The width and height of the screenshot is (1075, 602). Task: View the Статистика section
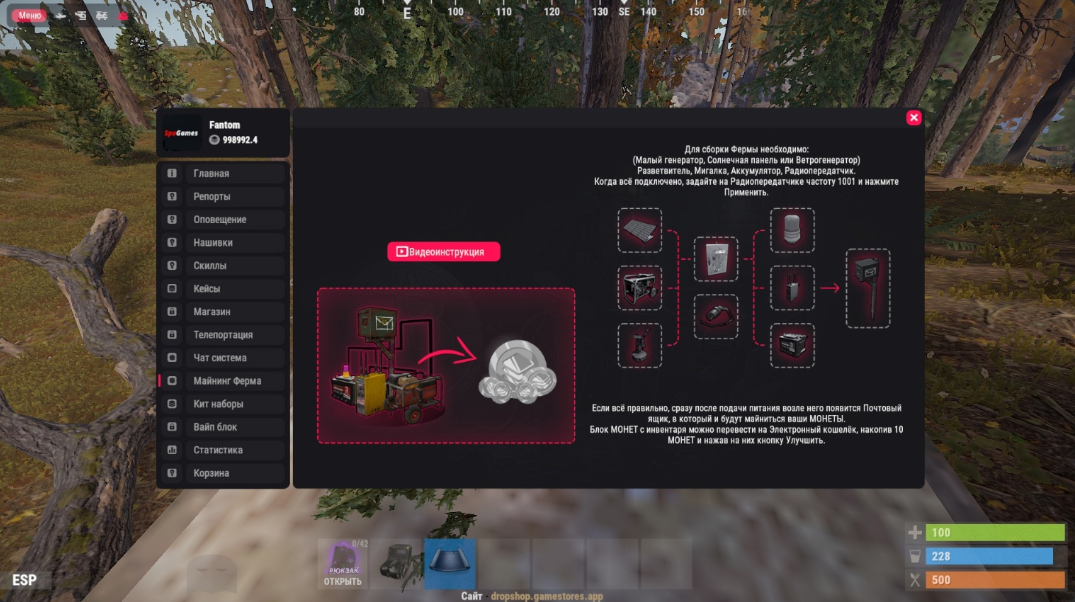click(223, 450)
